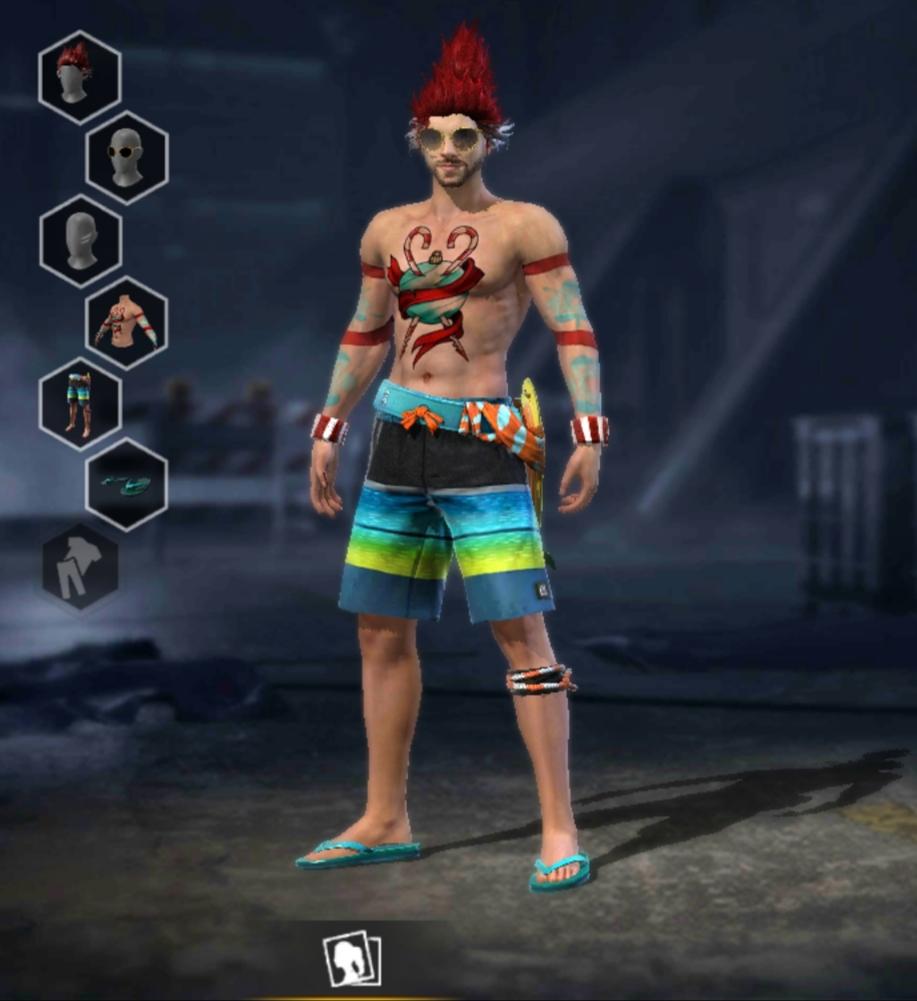Image resolution: width=917 pixels, height=1001 pixels.
Task: Click the greyed-out outfit set slot
Action: click(80, 567)
